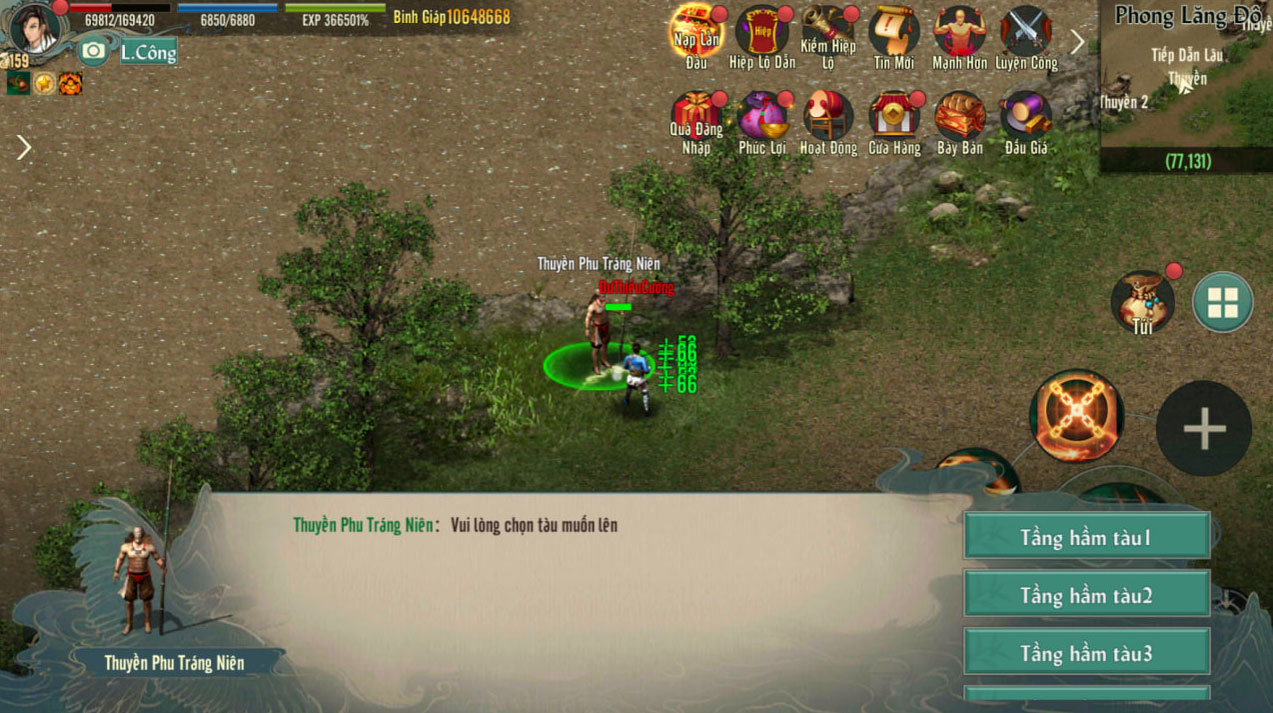Open Hiệp Lộ Dẫn menu

(x=762, y=32)
